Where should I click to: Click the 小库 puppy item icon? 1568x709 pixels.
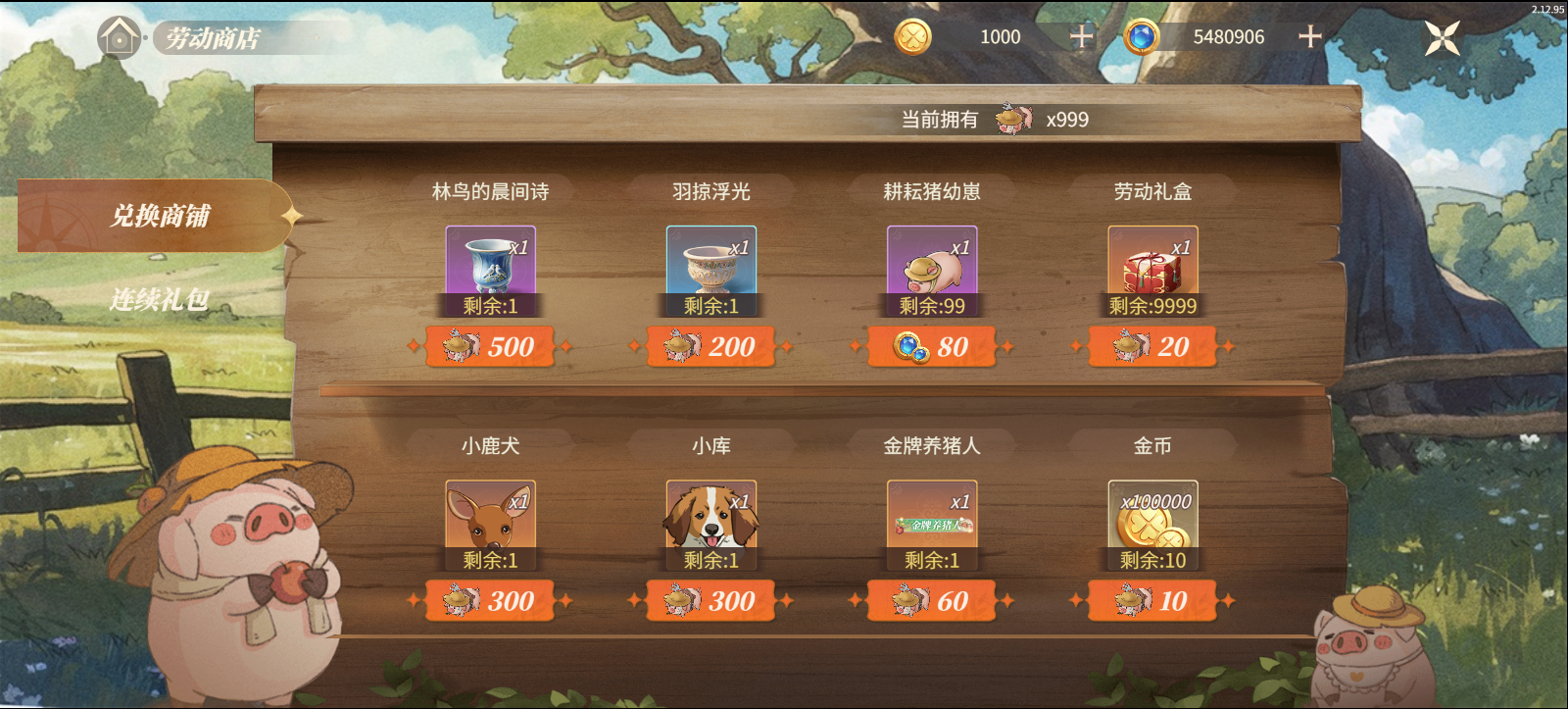pos(710,518)
